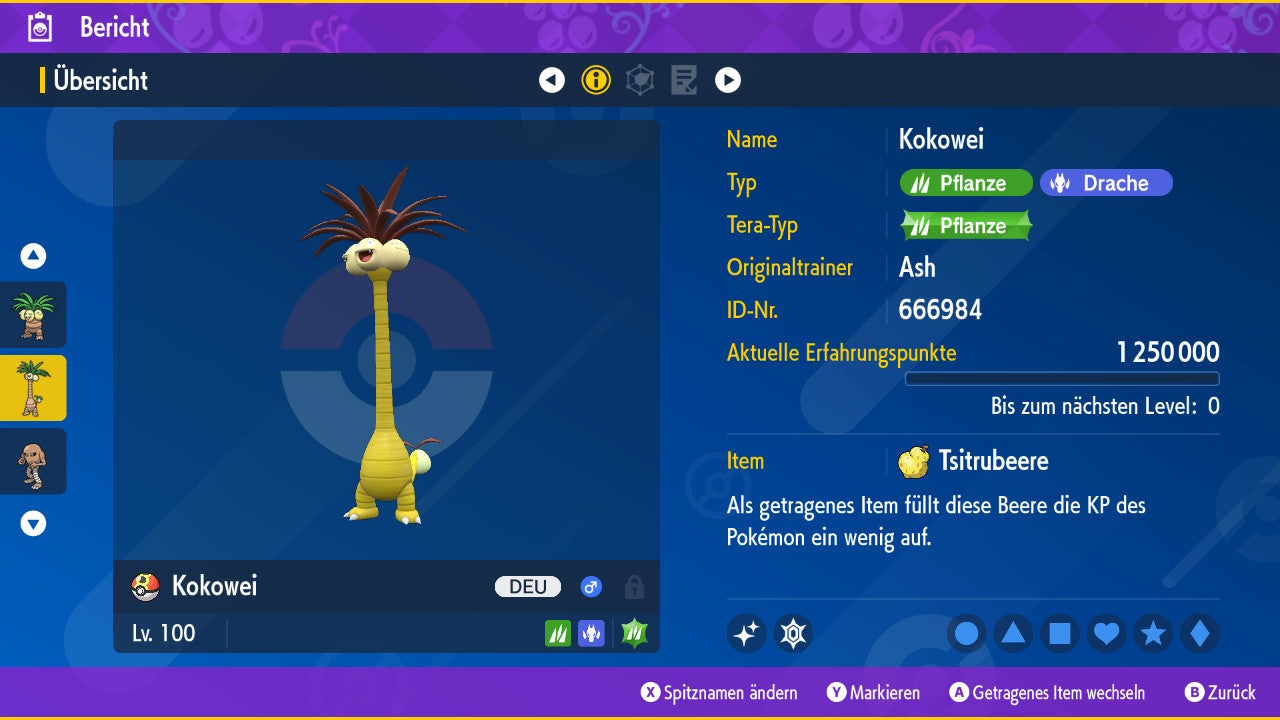The height and width of the screenshot is (720, 1280).
Task: Toggle the diamond marking
Action: click(x=1200, y=633)
